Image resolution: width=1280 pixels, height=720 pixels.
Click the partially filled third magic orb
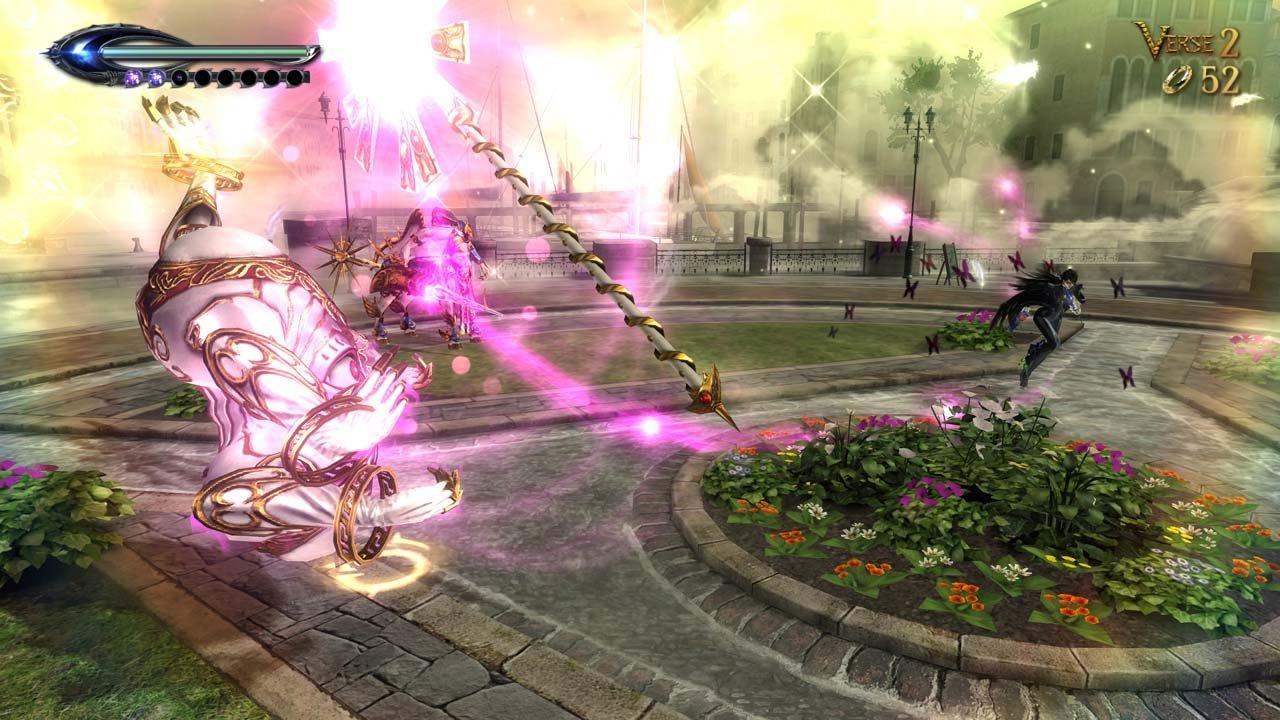pyautogui.click(x=180, y=78)
